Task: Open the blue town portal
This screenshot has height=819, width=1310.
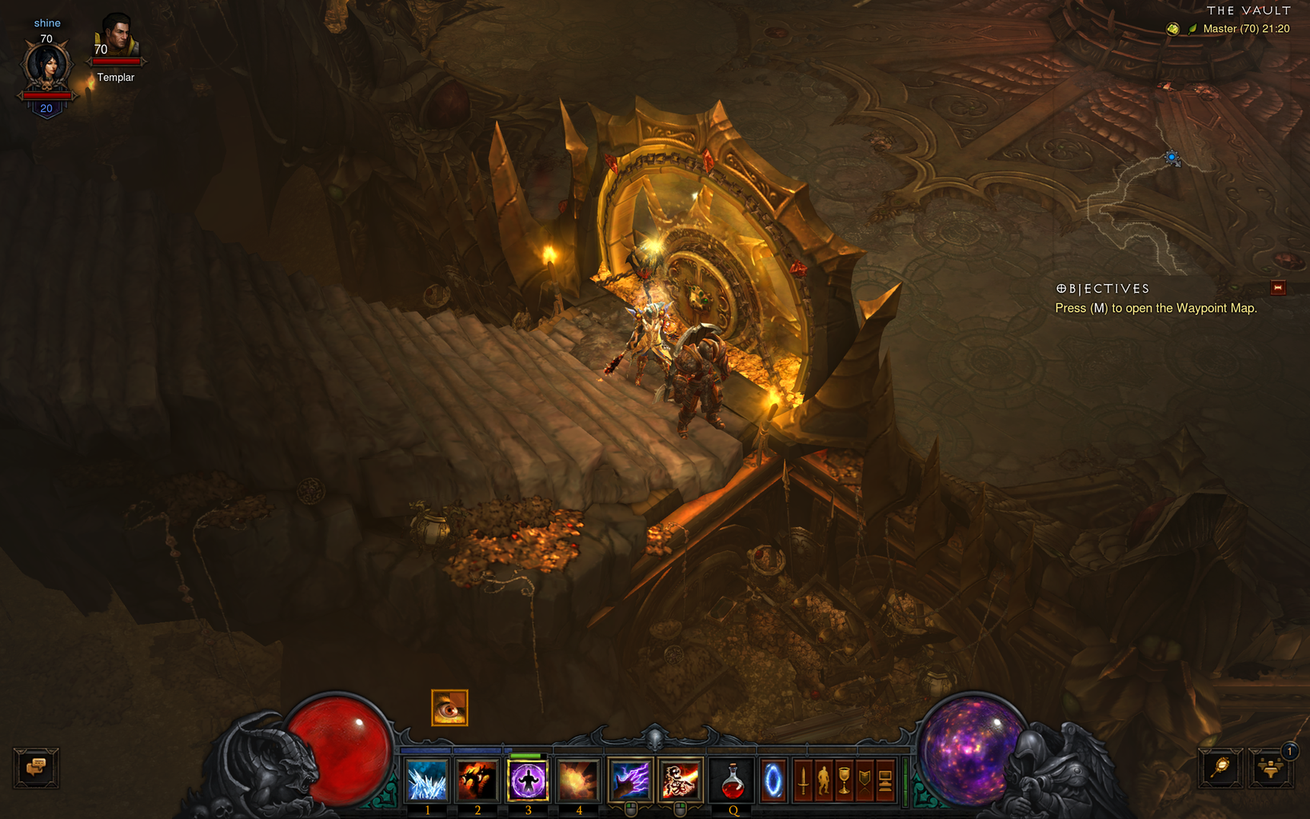Action: (x=774, y=780)
